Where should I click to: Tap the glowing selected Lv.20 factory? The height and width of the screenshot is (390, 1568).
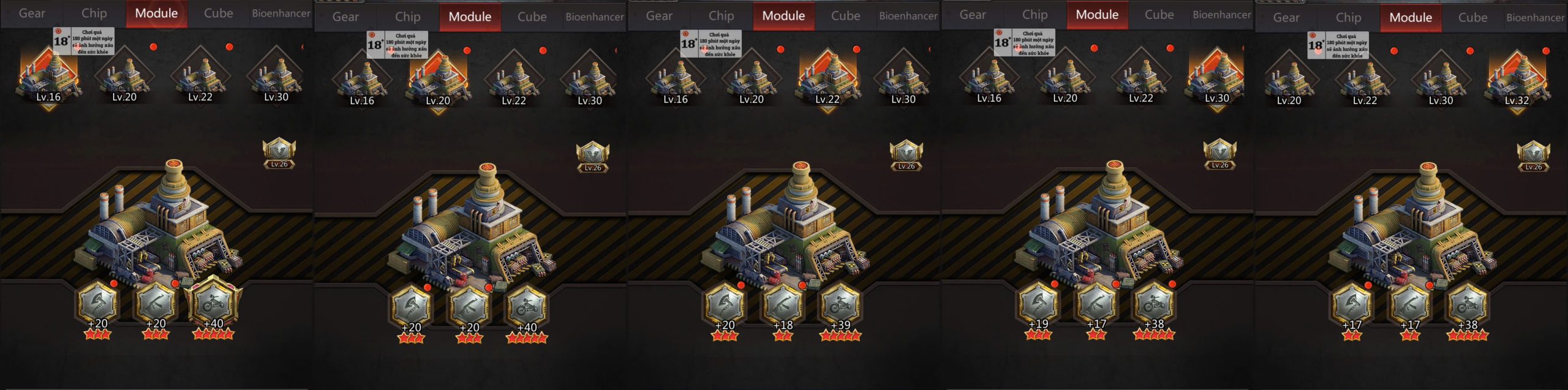438,80
